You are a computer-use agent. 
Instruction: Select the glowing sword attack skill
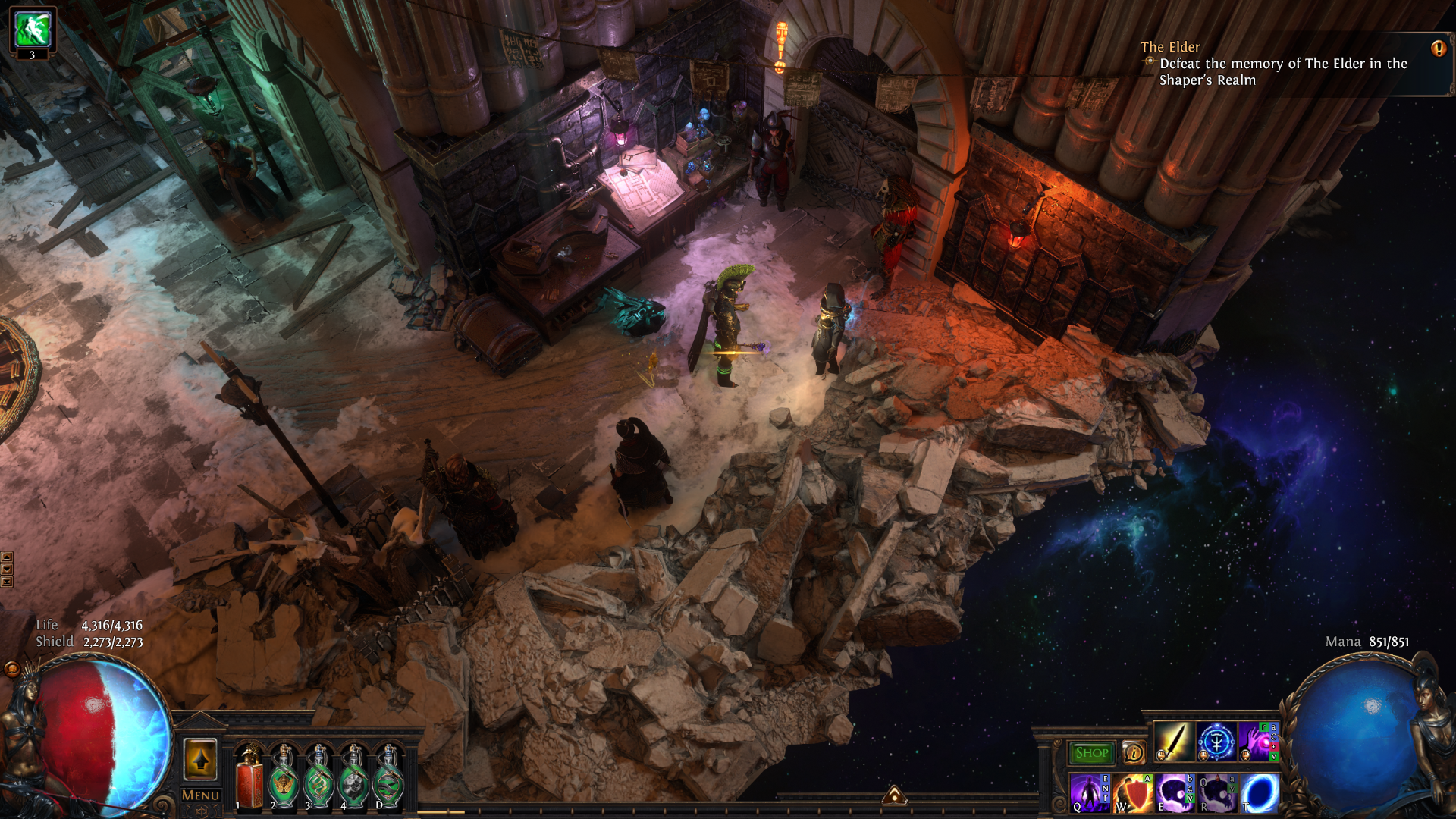coord(1174,741)
